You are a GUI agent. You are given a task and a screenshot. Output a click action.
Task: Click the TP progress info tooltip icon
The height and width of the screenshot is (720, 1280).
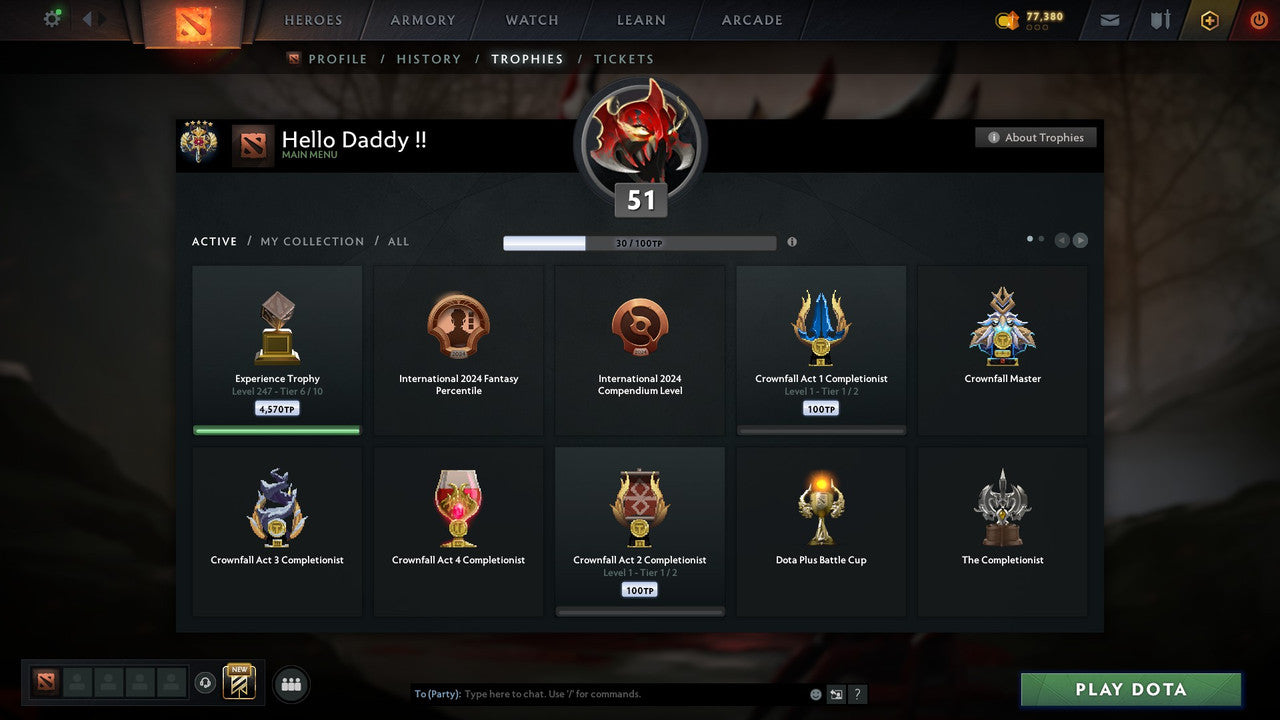tap(793, 240)
